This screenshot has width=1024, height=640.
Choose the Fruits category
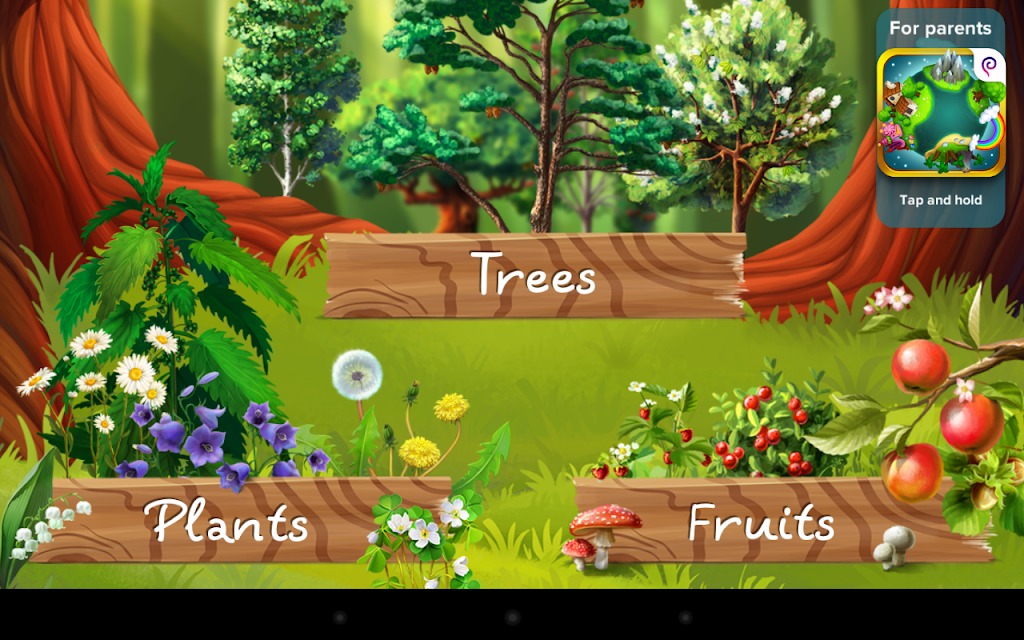coord(761,521)
